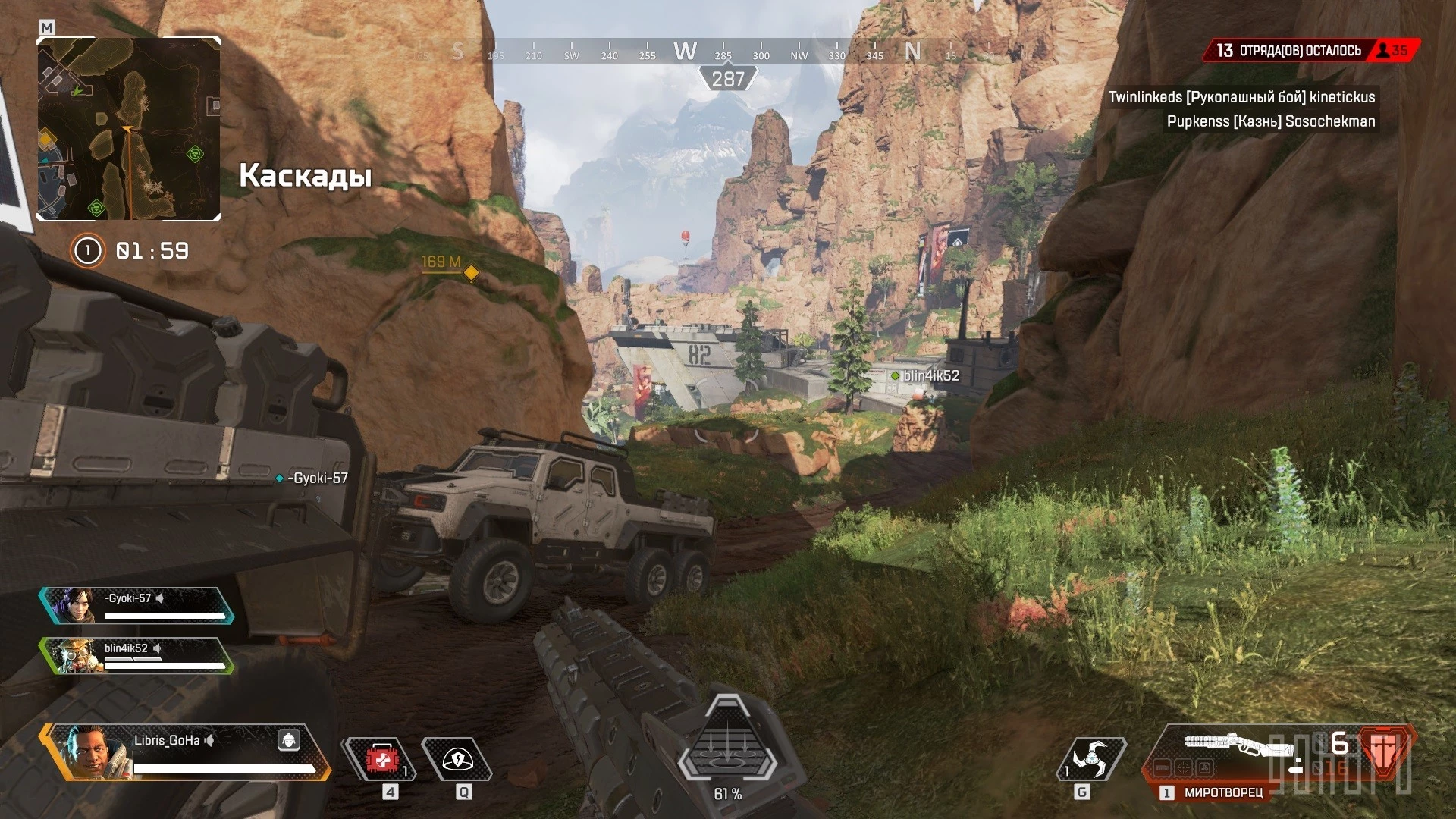Select the medkit healing item slot

click(x=381, y=759)
